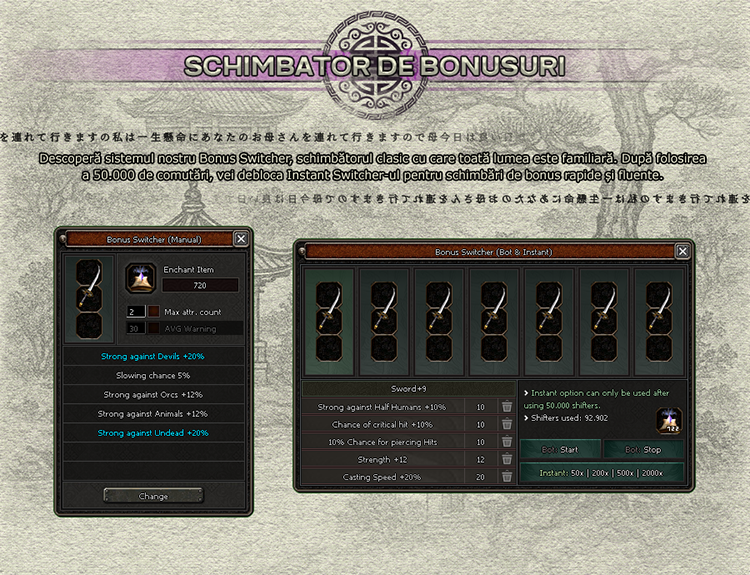The height and width of the screenshot is (575, 750).
Task: Click the Change button
Action: 153,495
